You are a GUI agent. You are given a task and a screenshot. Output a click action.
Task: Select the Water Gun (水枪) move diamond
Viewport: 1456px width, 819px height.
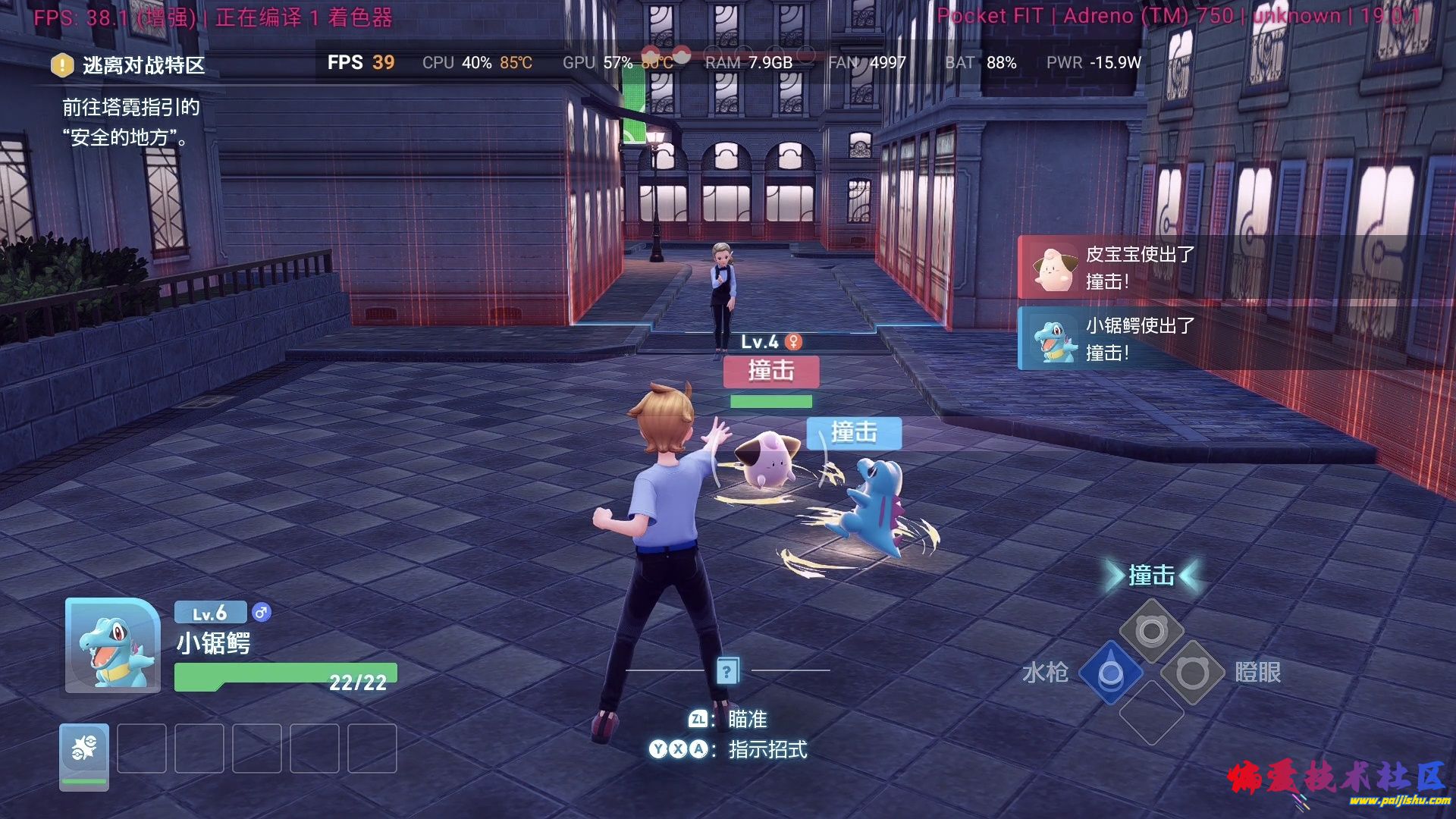coord(1110,672)
